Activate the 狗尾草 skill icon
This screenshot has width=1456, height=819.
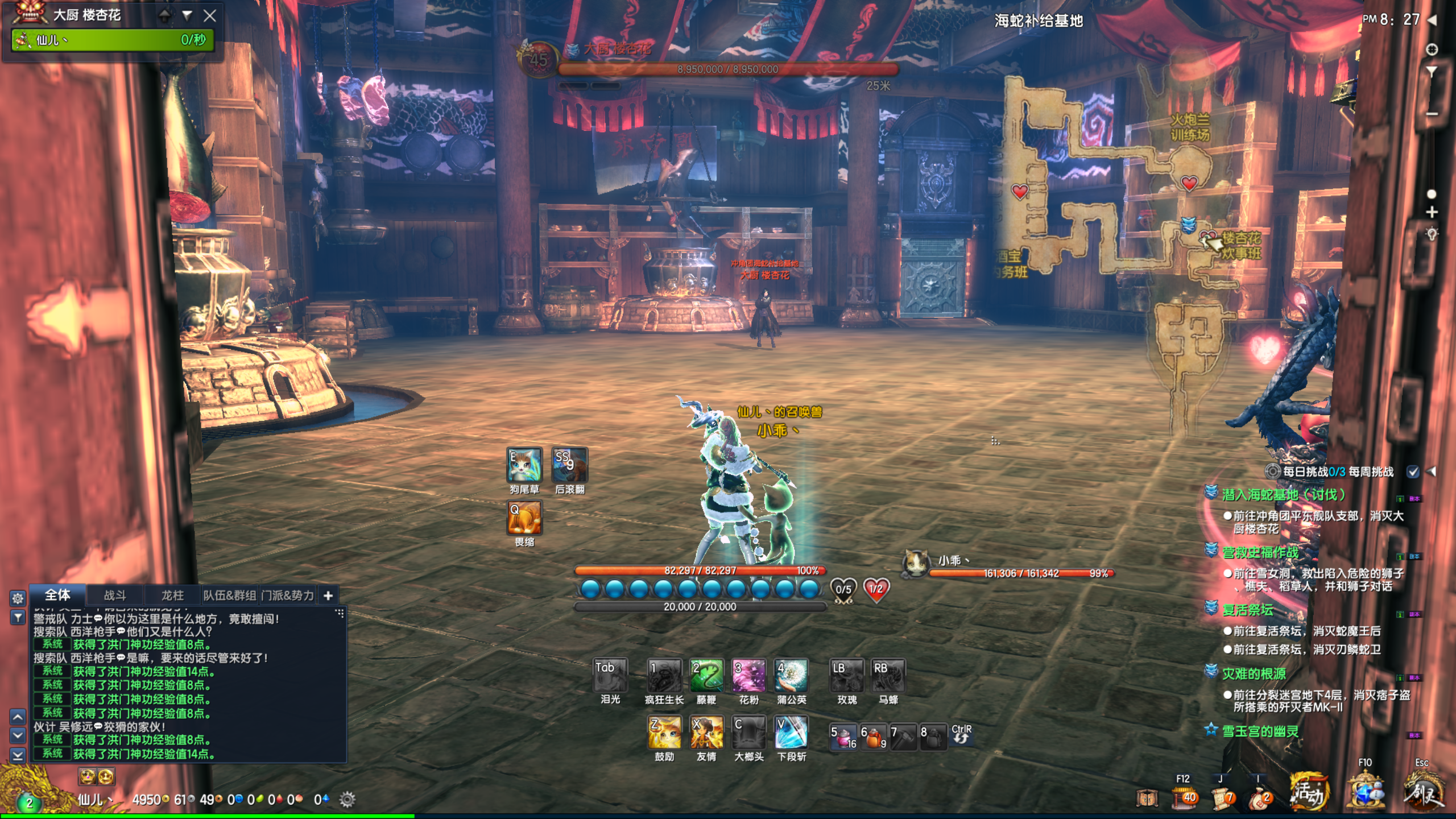[x=524, y=465]
